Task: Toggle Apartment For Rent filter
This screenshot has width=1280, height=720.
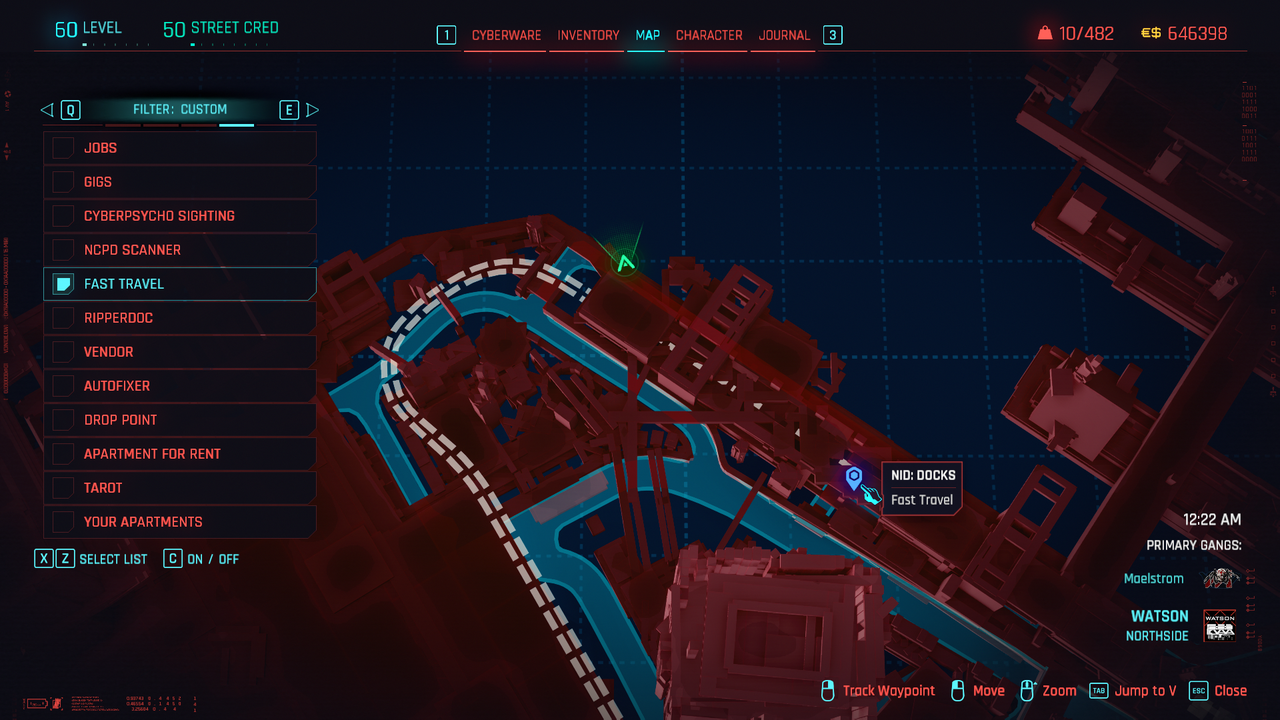Action: pyautogui.click(x=64, y=454)
